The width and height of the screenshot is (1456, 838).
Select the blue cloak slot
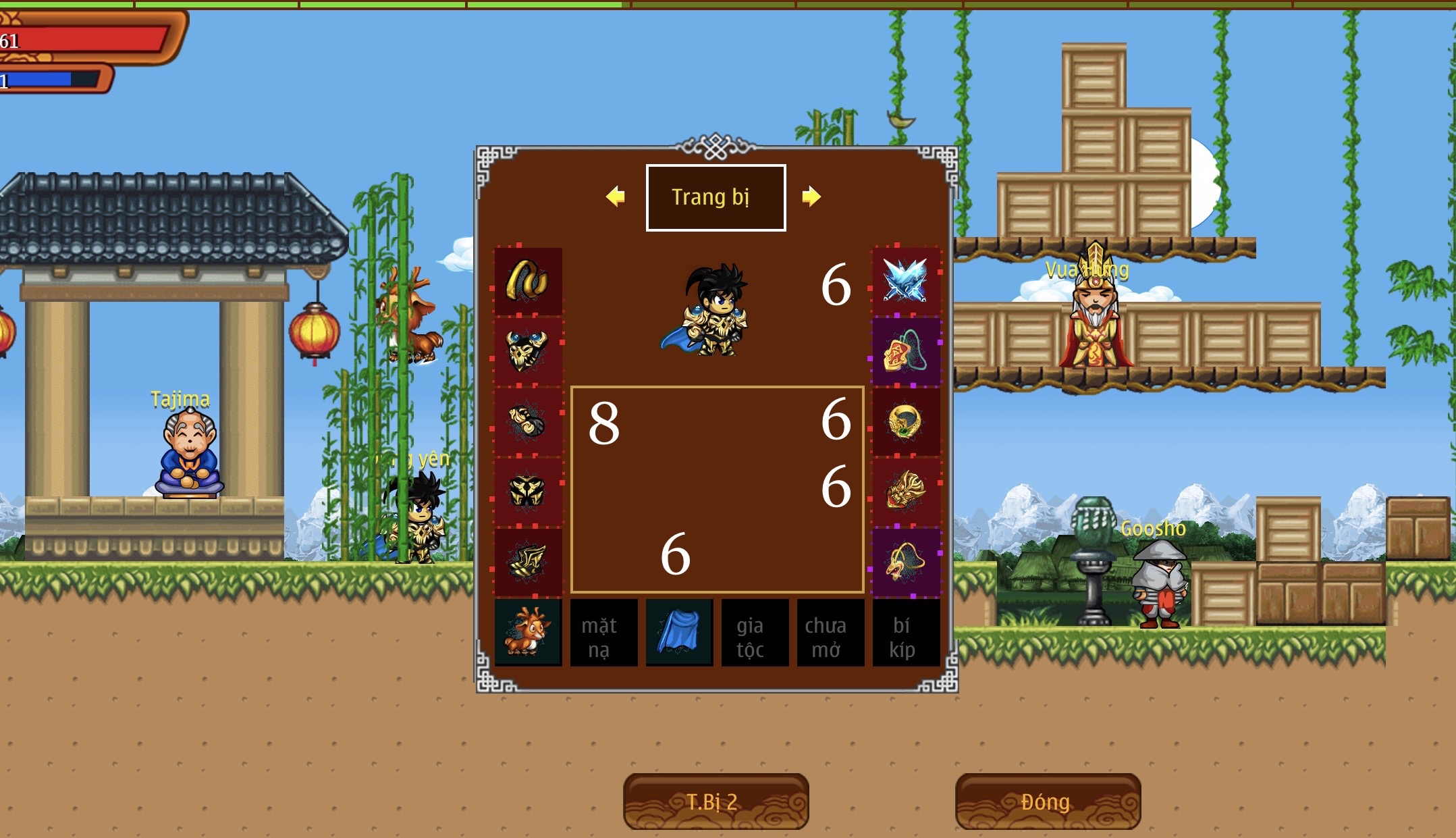679,633
